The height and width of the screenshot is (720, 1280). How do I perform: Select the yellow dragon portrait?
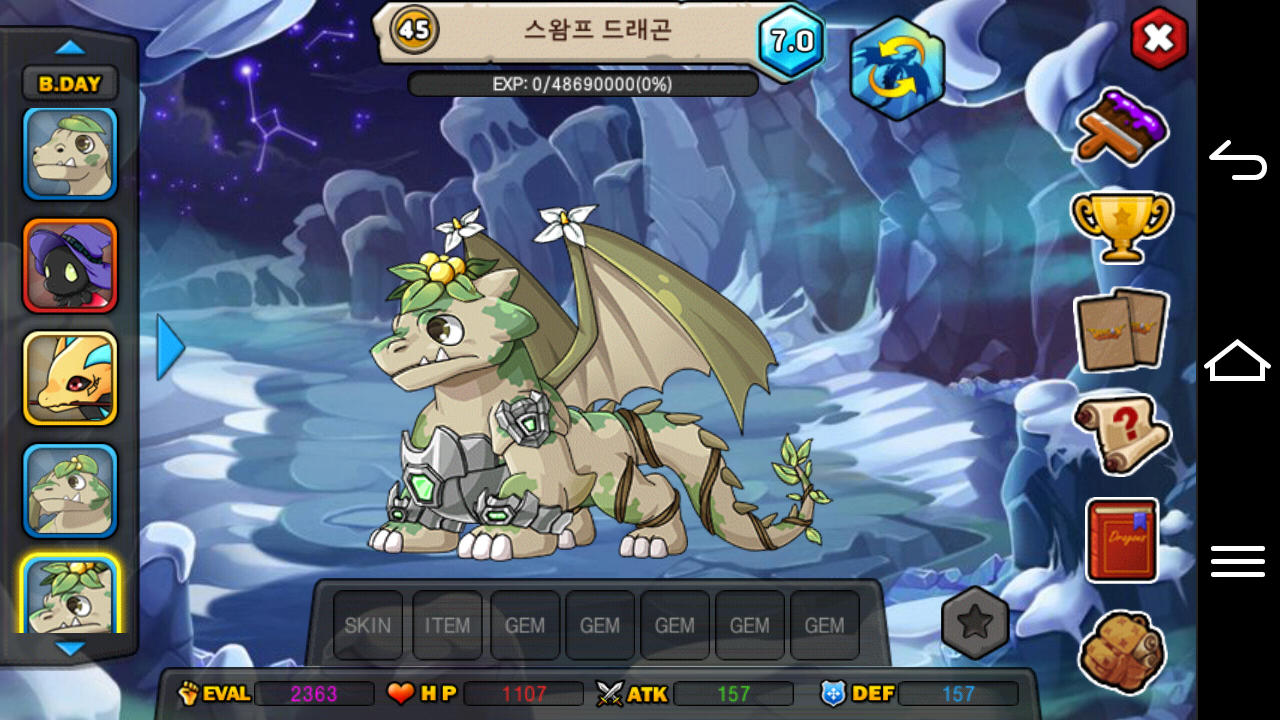click(70, 378)
